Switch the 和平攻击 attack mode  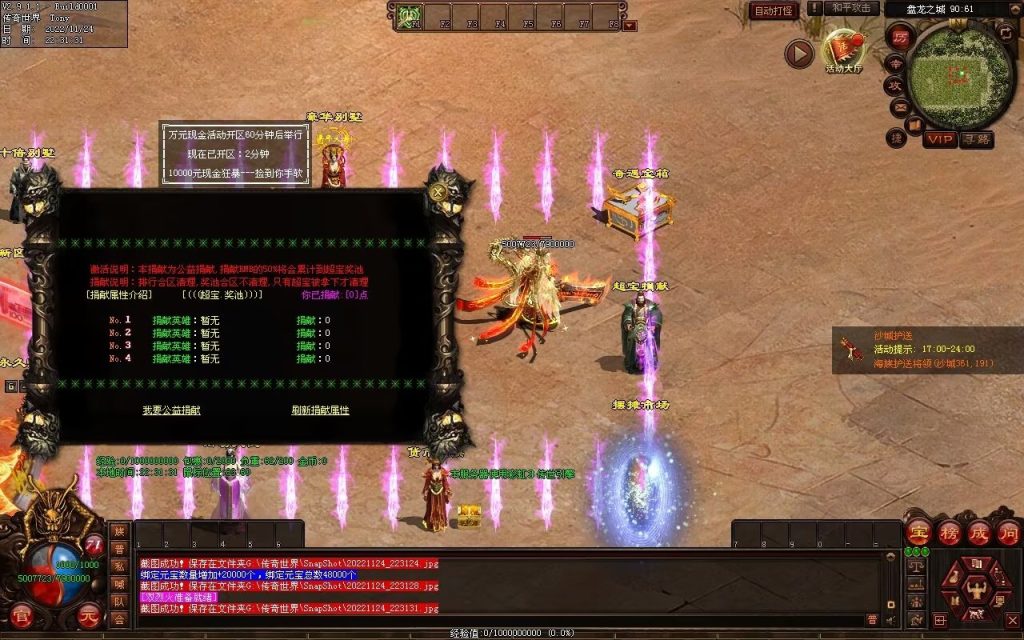coord(853,8)
